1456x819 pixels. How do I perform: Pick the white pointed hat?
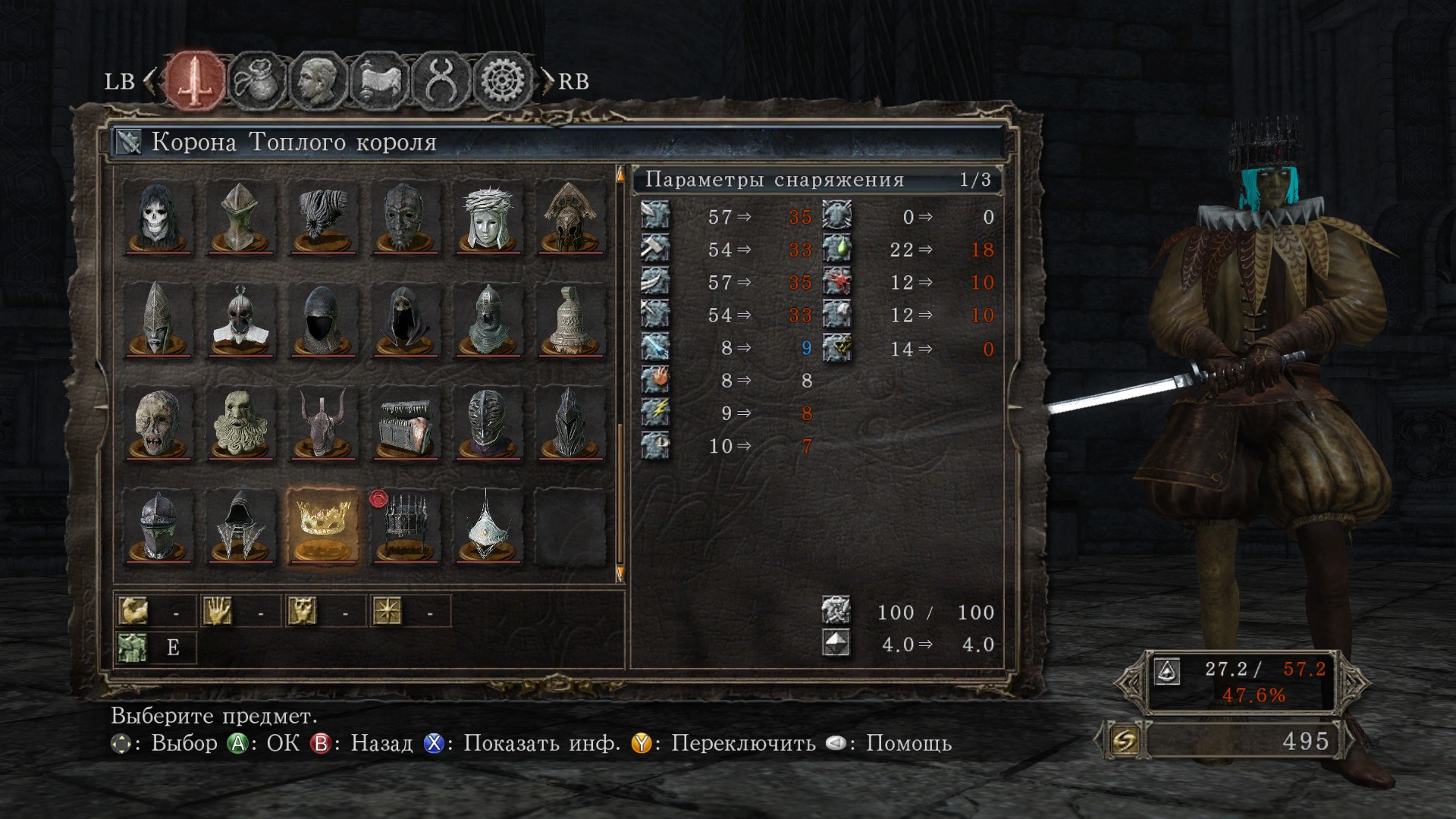(x=488, y=525)
